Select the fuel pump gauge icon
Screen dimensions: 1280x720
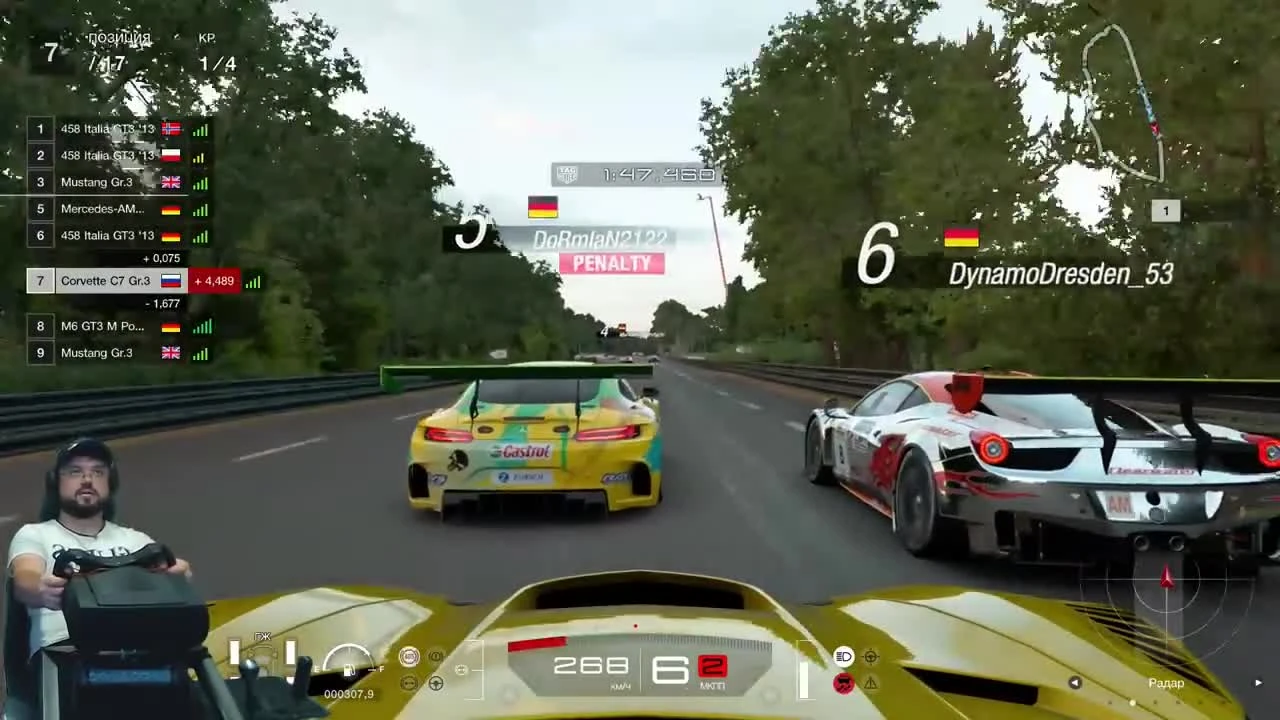tap(349, 672)
